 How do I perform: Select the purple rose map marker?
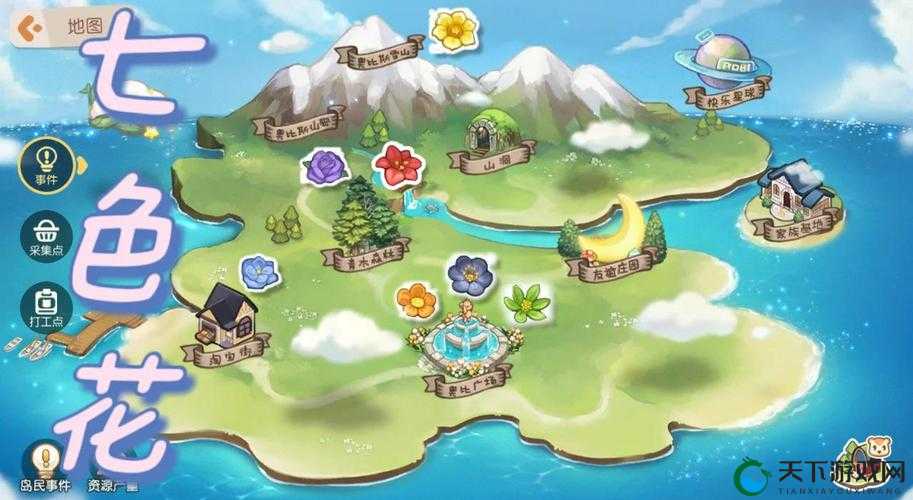(x=324, y=166)
